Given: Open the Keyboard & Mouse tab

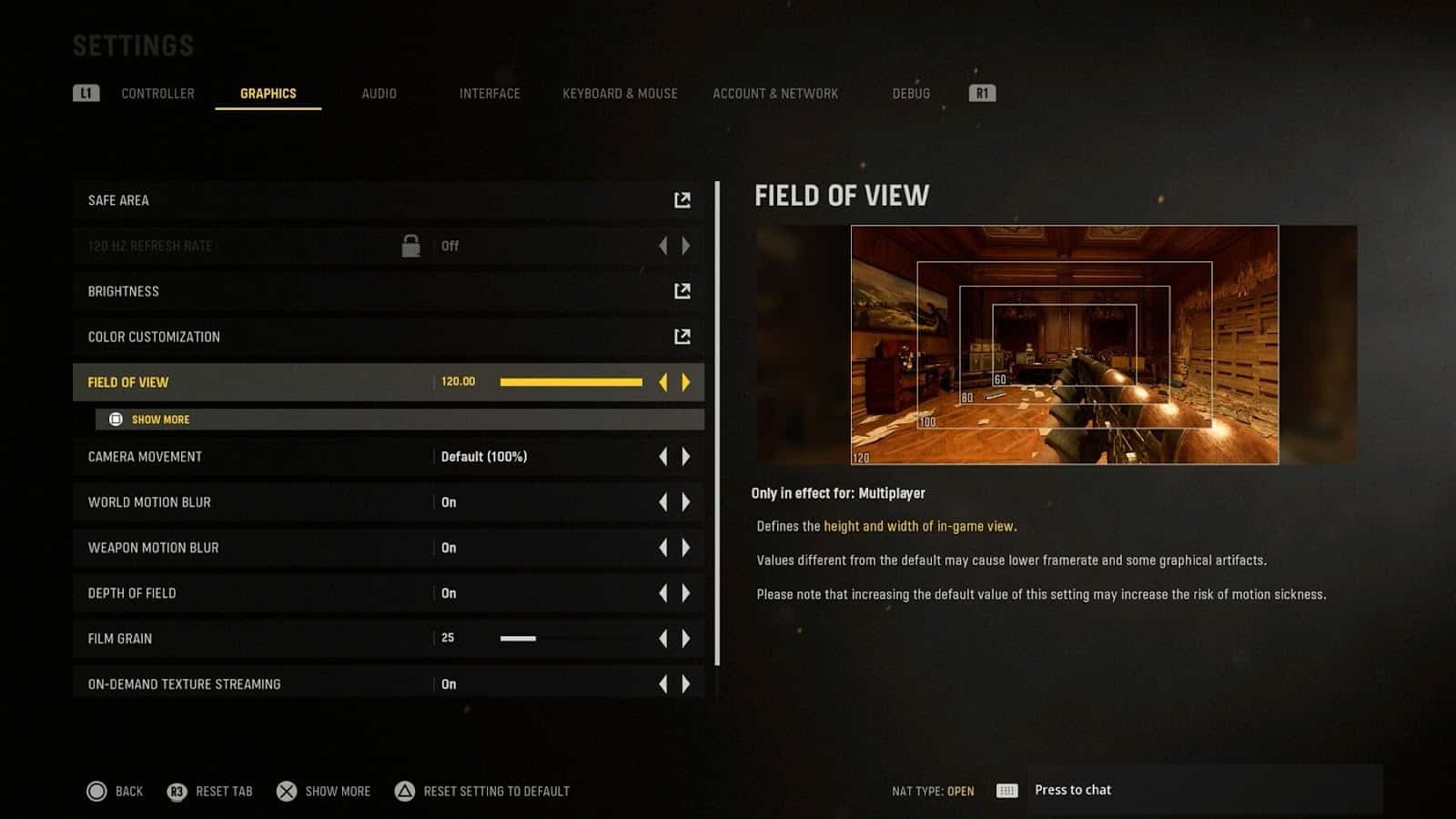Looking at the screenshot, I should (619, 93).
